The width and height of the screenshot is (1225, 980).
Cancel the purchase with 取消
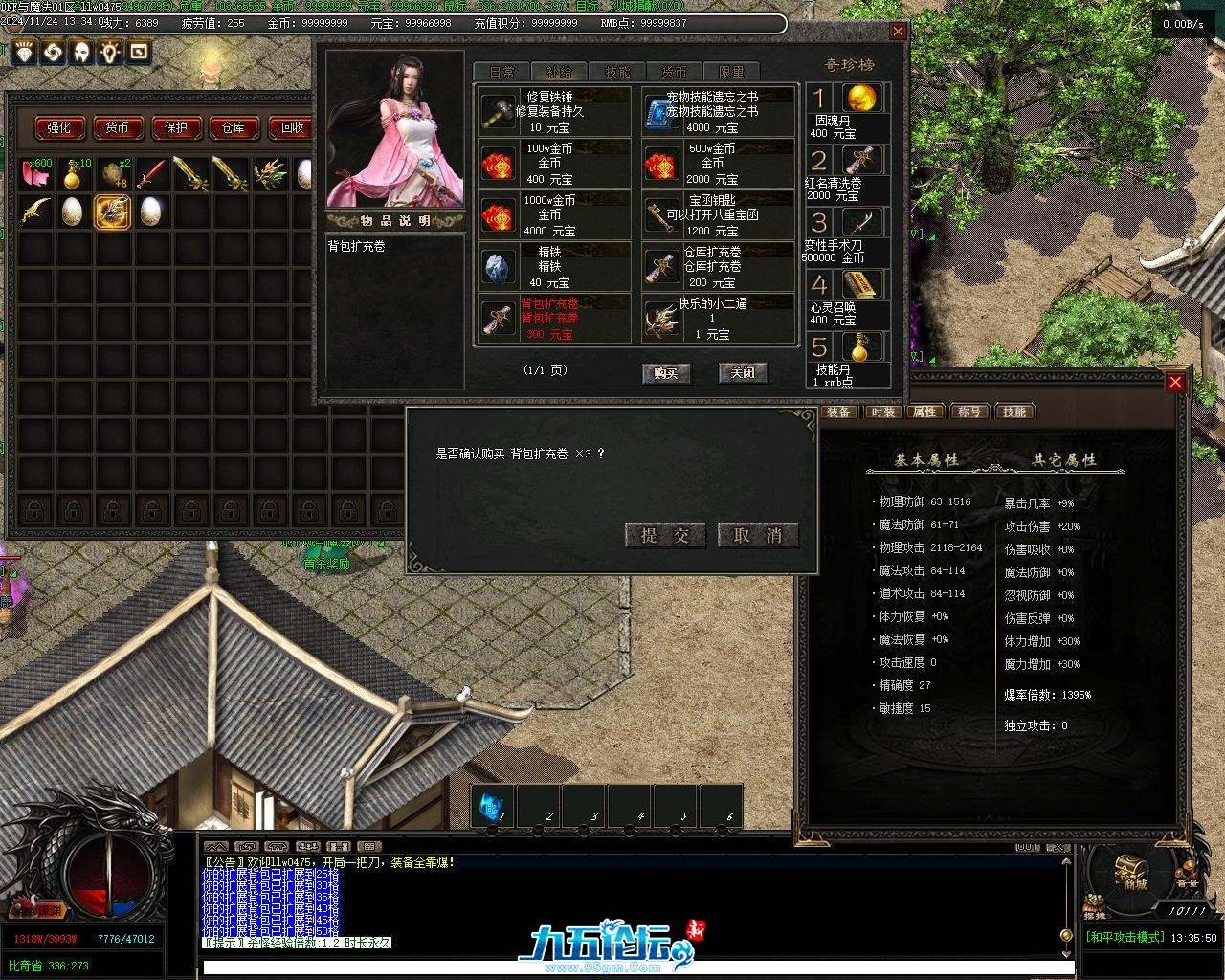(x=757, y=535)
